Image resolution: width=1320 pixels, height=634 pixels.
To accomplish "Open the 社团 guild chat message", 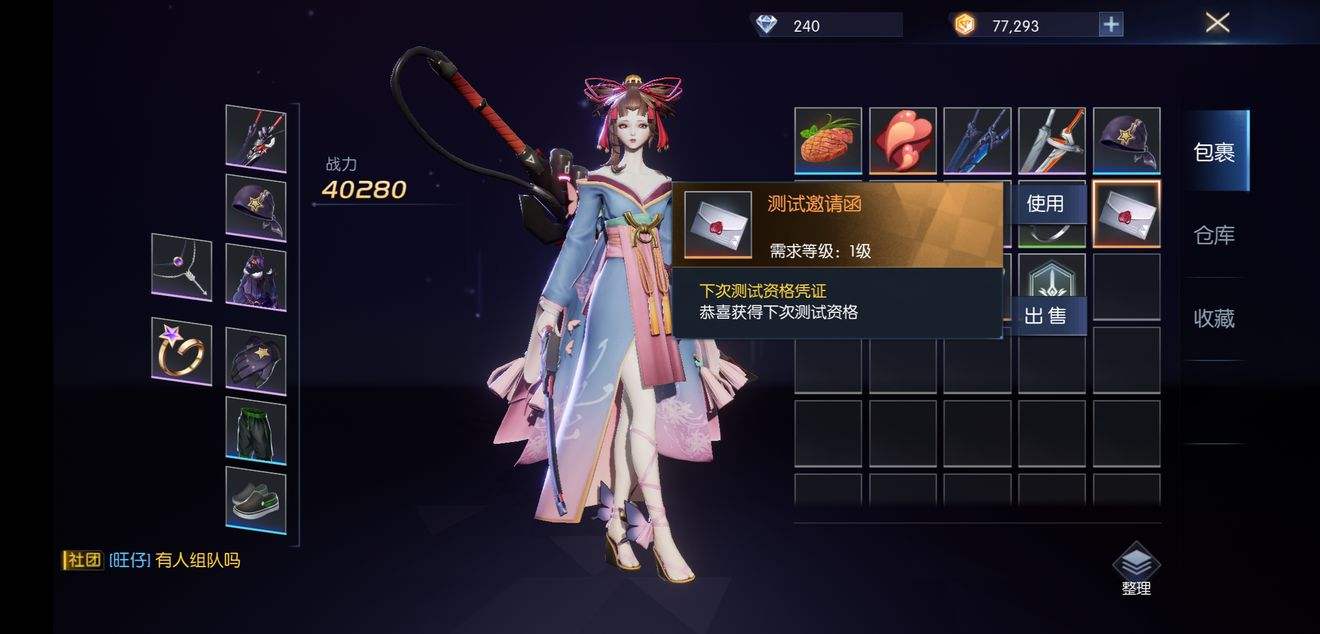I will pos(152,560).
